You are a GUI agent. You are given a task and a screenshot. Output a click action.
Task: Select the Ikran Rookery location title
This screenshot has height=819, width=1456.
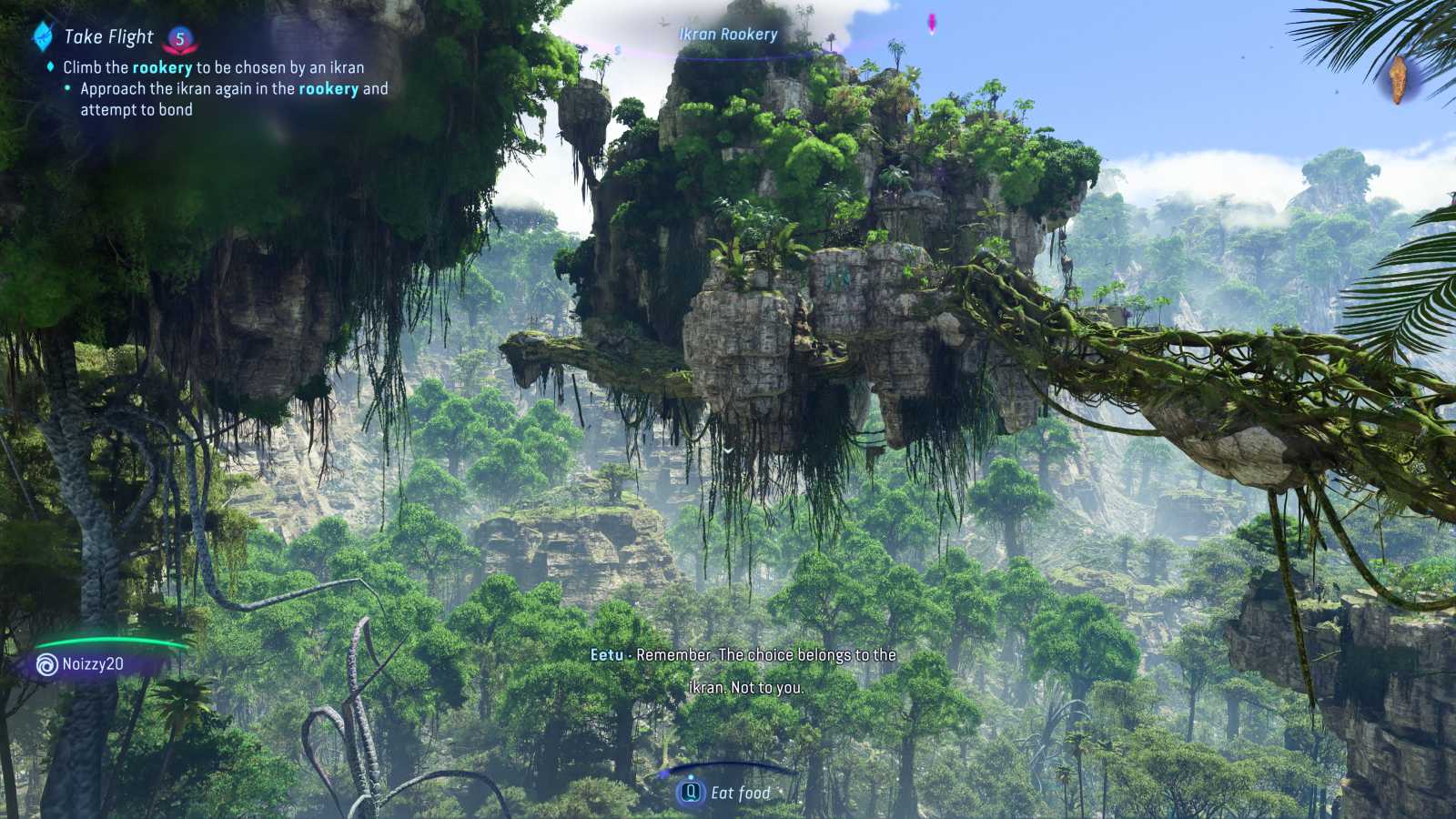click(728, 35)
